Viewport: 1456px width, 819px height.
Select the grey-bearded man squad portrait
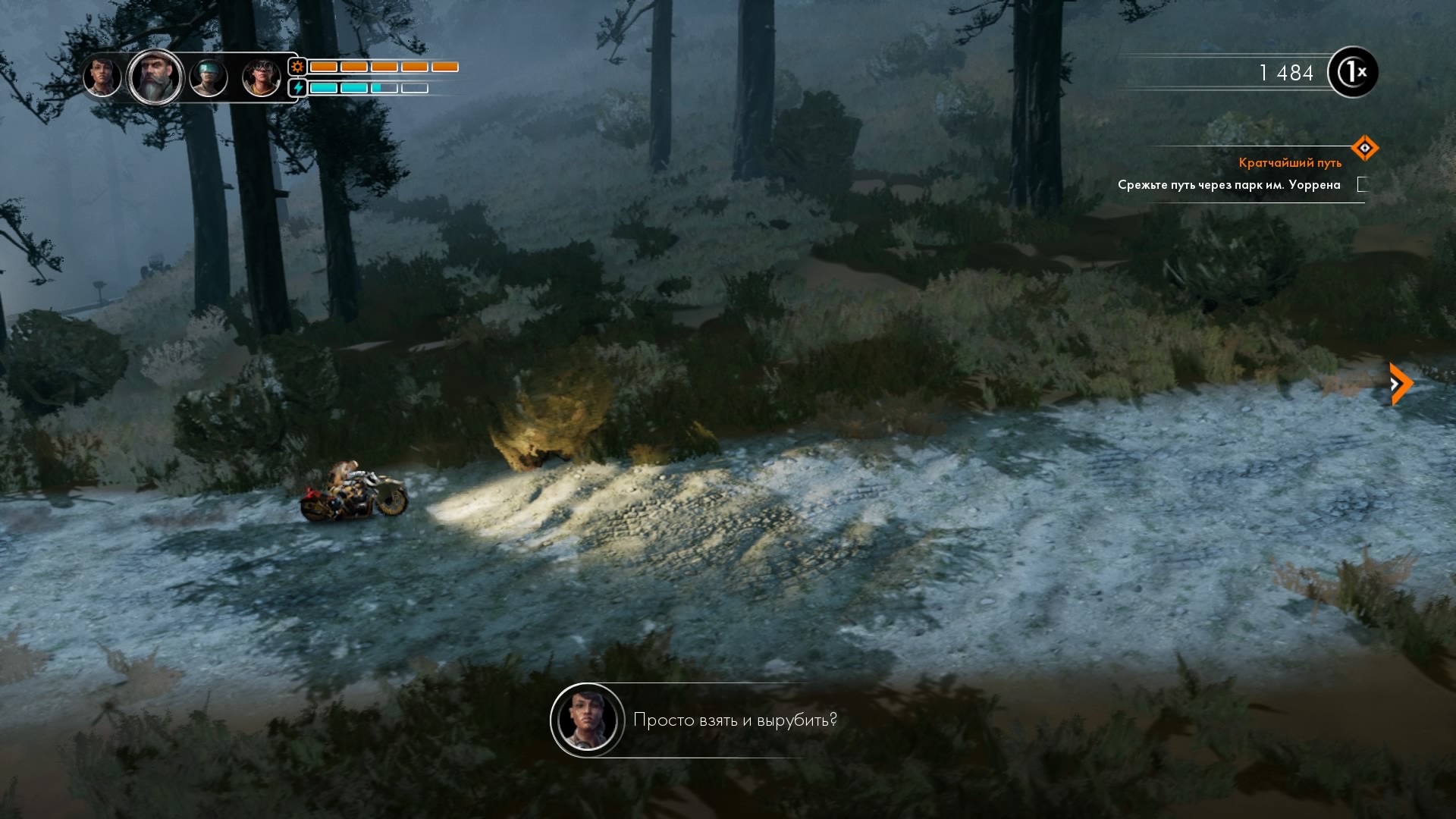155,77
